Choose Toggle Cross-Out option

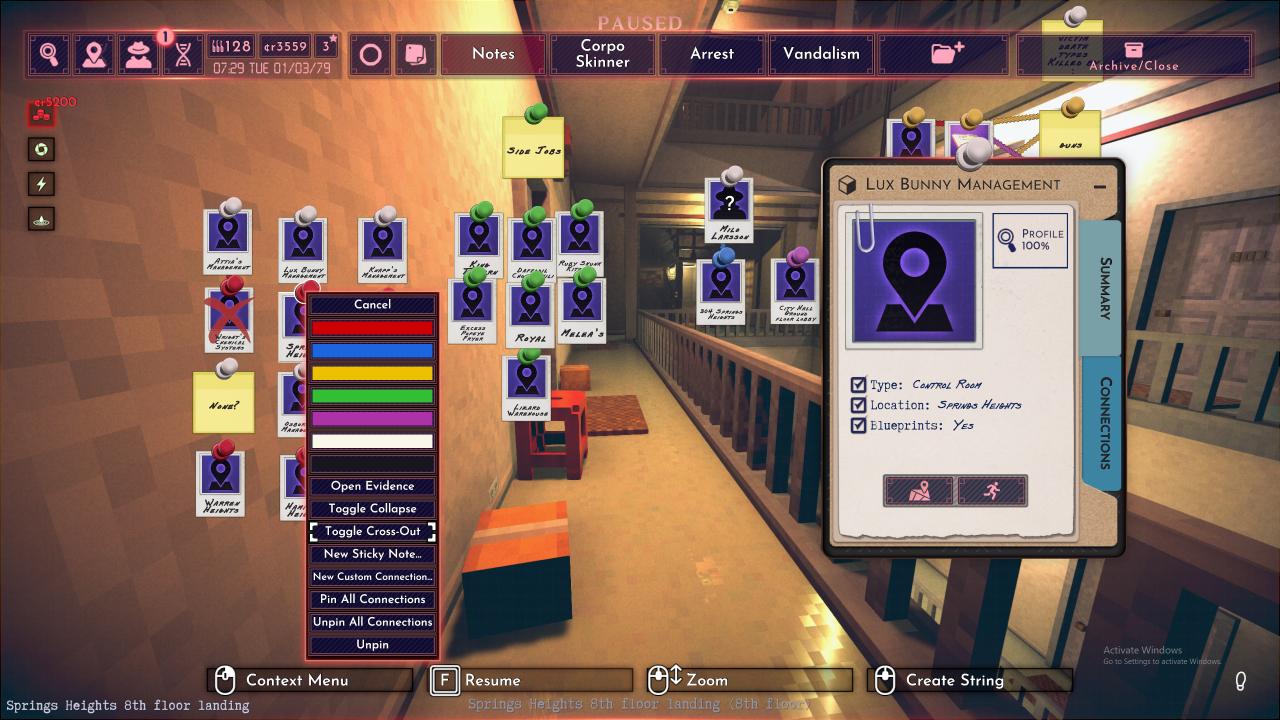tap(372, 531)
